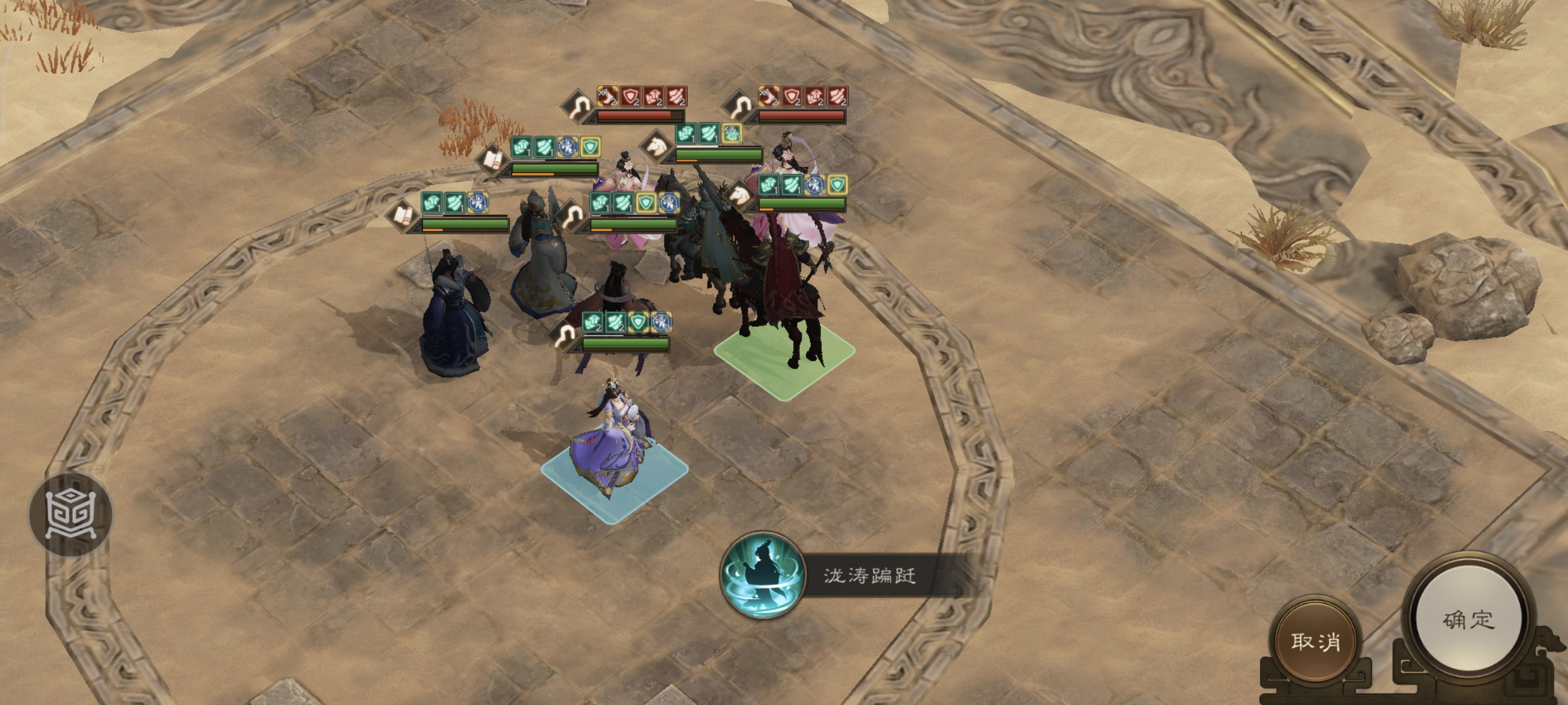Select the 泷涛踹跹 skill icon

[762, 575]
